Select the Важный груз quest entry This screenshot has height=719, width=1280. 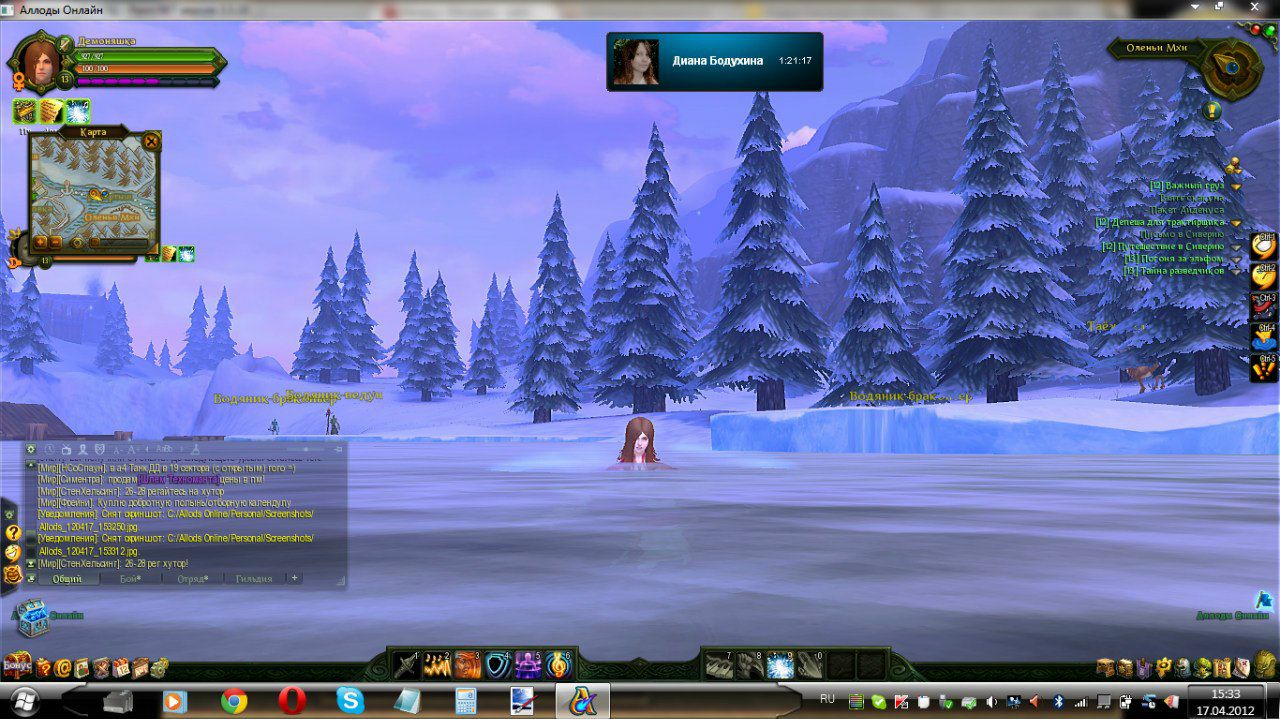(1186, 185)
